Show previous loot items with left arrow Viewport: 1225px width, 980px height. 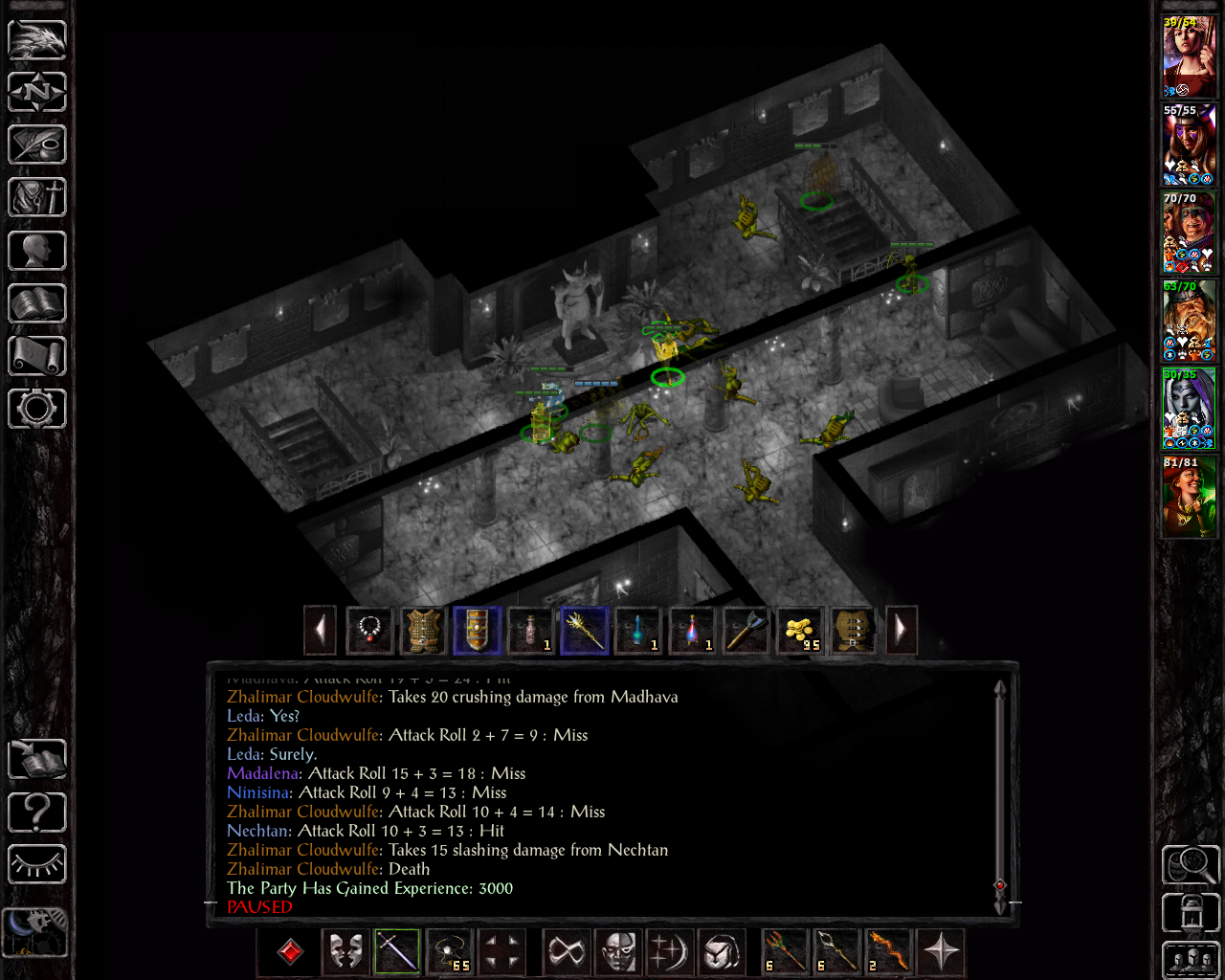click(320, 631)
